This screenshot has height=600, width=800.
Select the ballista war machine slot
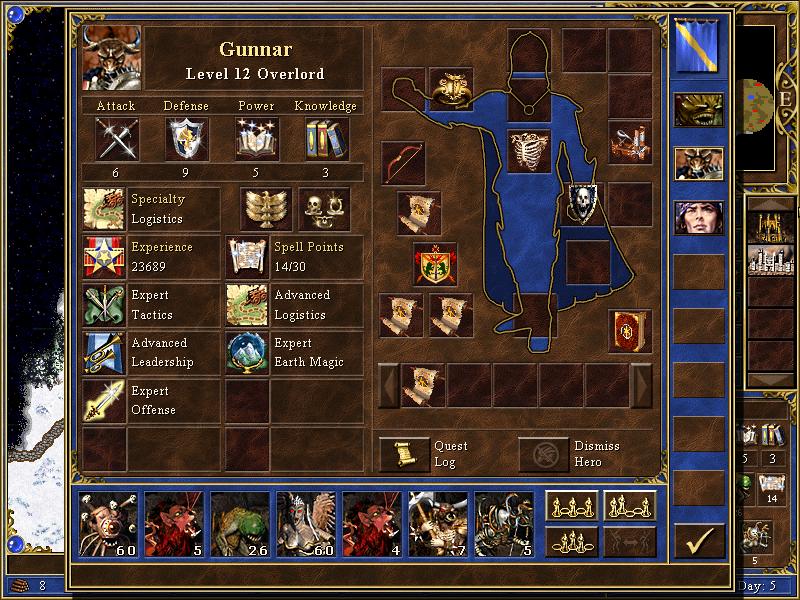(630, 142)
